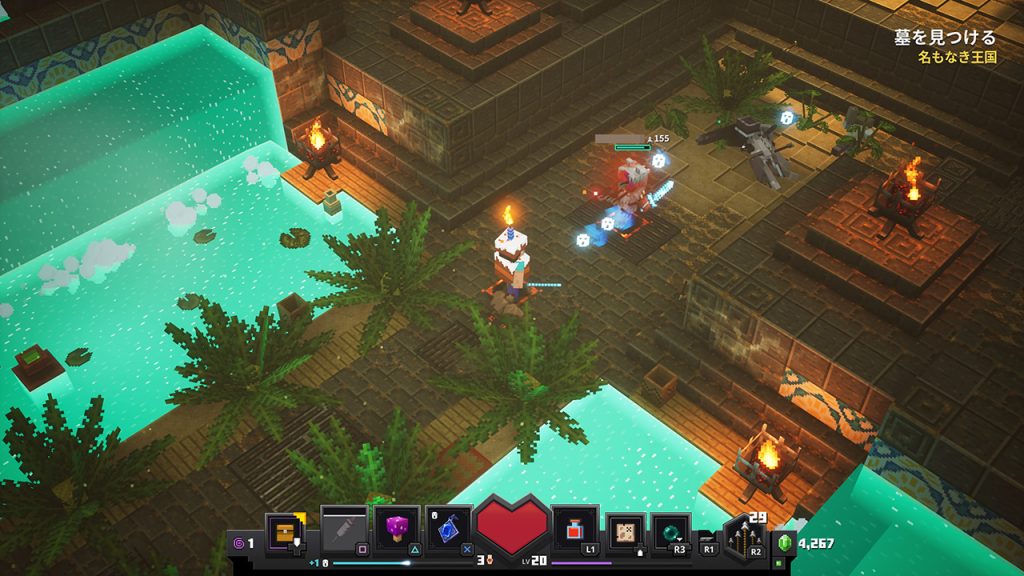1024x576 pixels.
Task: Click the green emerald currency icon
Action: tap(785, 544)
